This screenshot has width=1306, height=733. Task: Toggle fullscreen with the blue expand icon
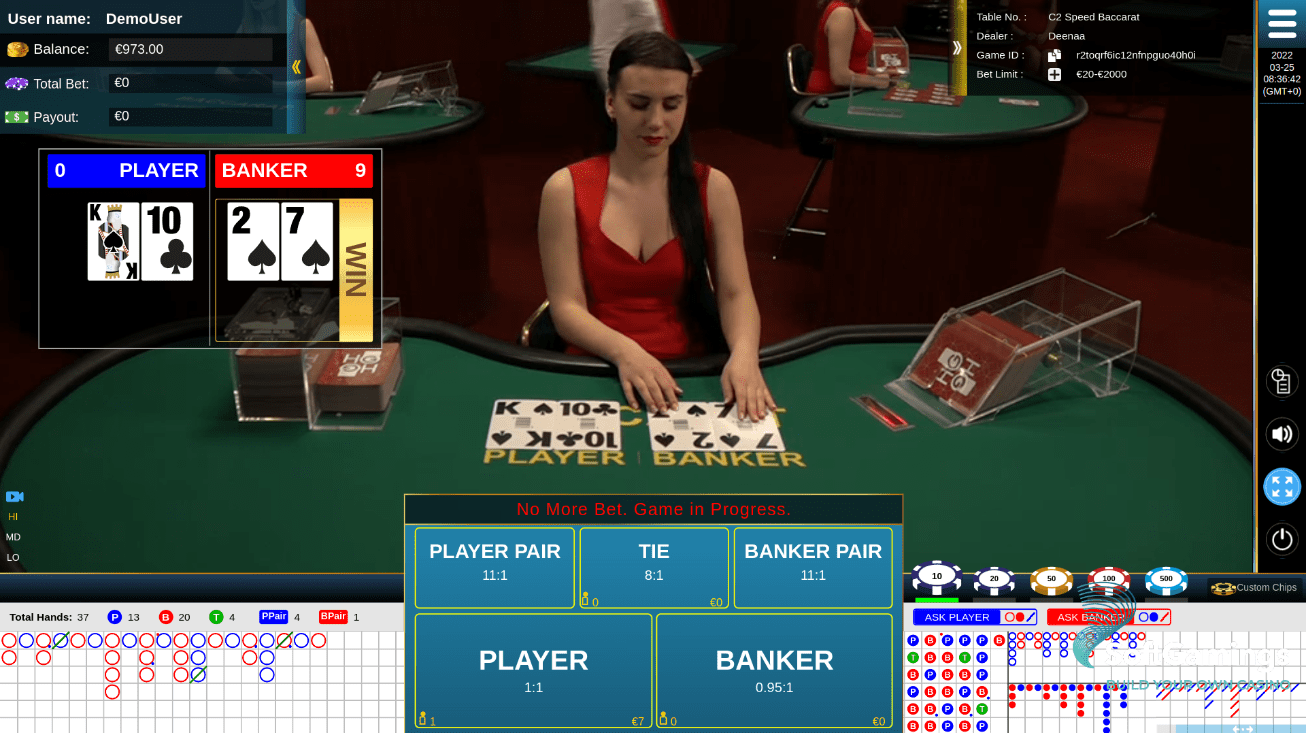click(1282, 487)
